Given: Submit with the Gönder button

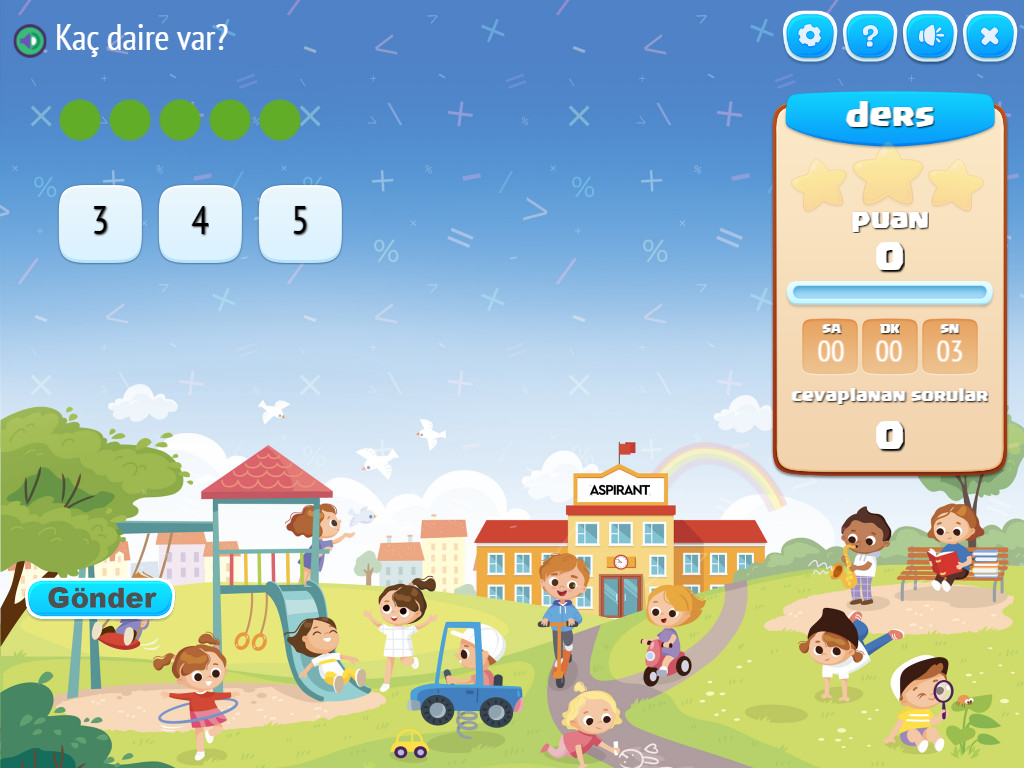Looking at the screenshot, I should [101, 599].
